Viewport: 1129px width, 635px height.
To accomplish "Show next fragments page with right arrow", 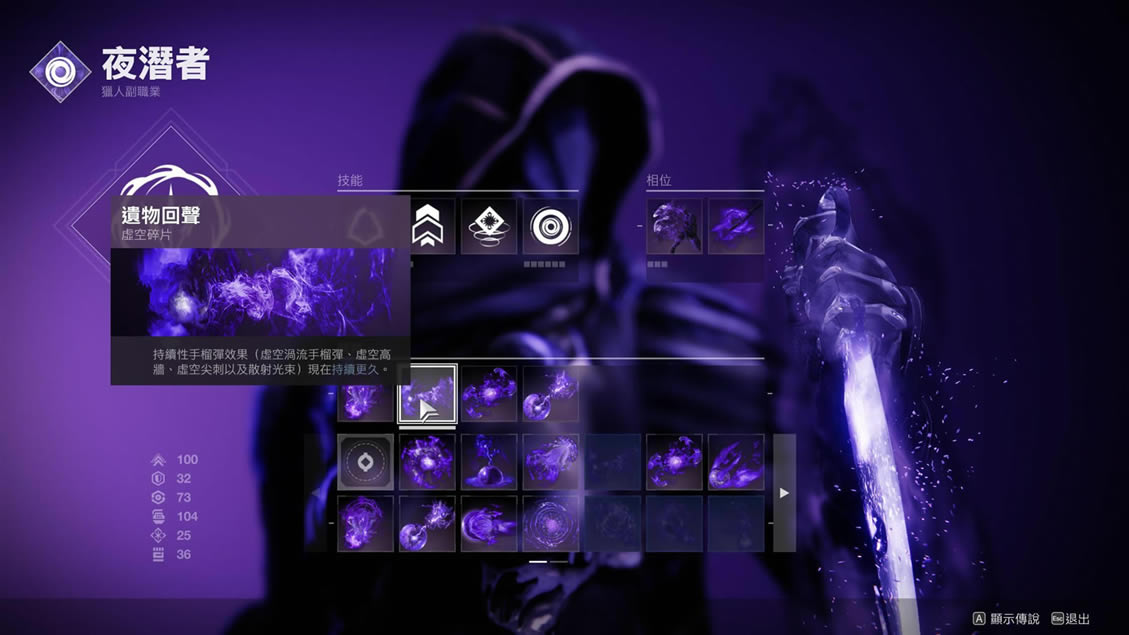I will click(x=784, y=493).
